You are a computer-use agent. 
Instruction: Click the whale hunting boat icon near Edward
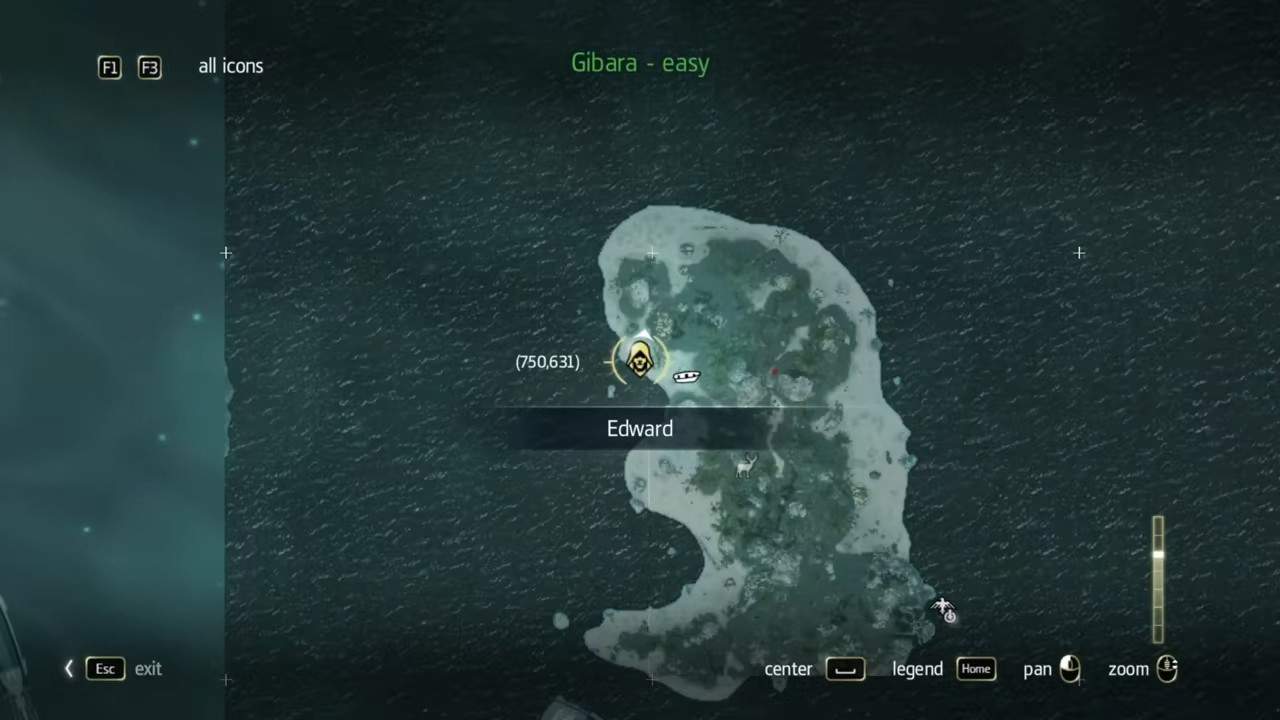[x=686, y=376]
